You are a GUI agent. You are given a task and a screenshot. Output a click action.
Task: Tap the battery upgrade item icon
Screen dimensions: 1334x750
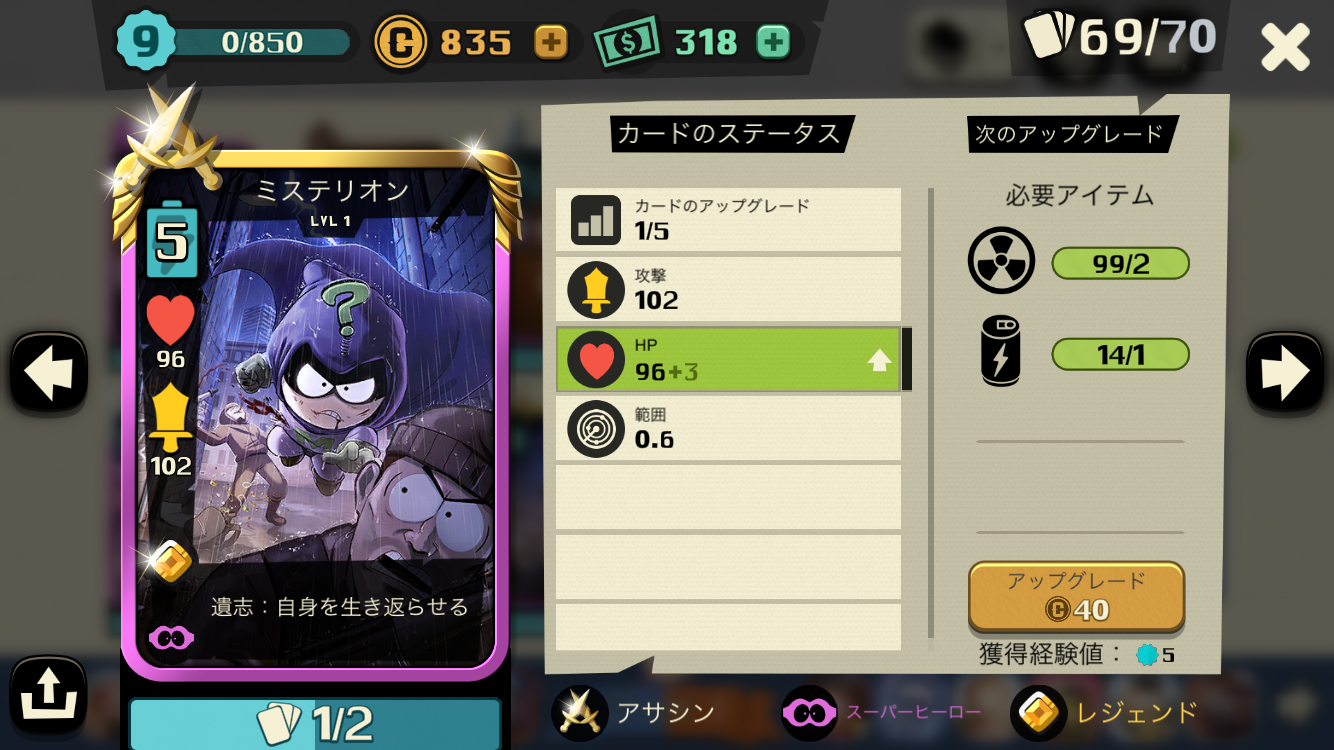(x=1001, y=351)
